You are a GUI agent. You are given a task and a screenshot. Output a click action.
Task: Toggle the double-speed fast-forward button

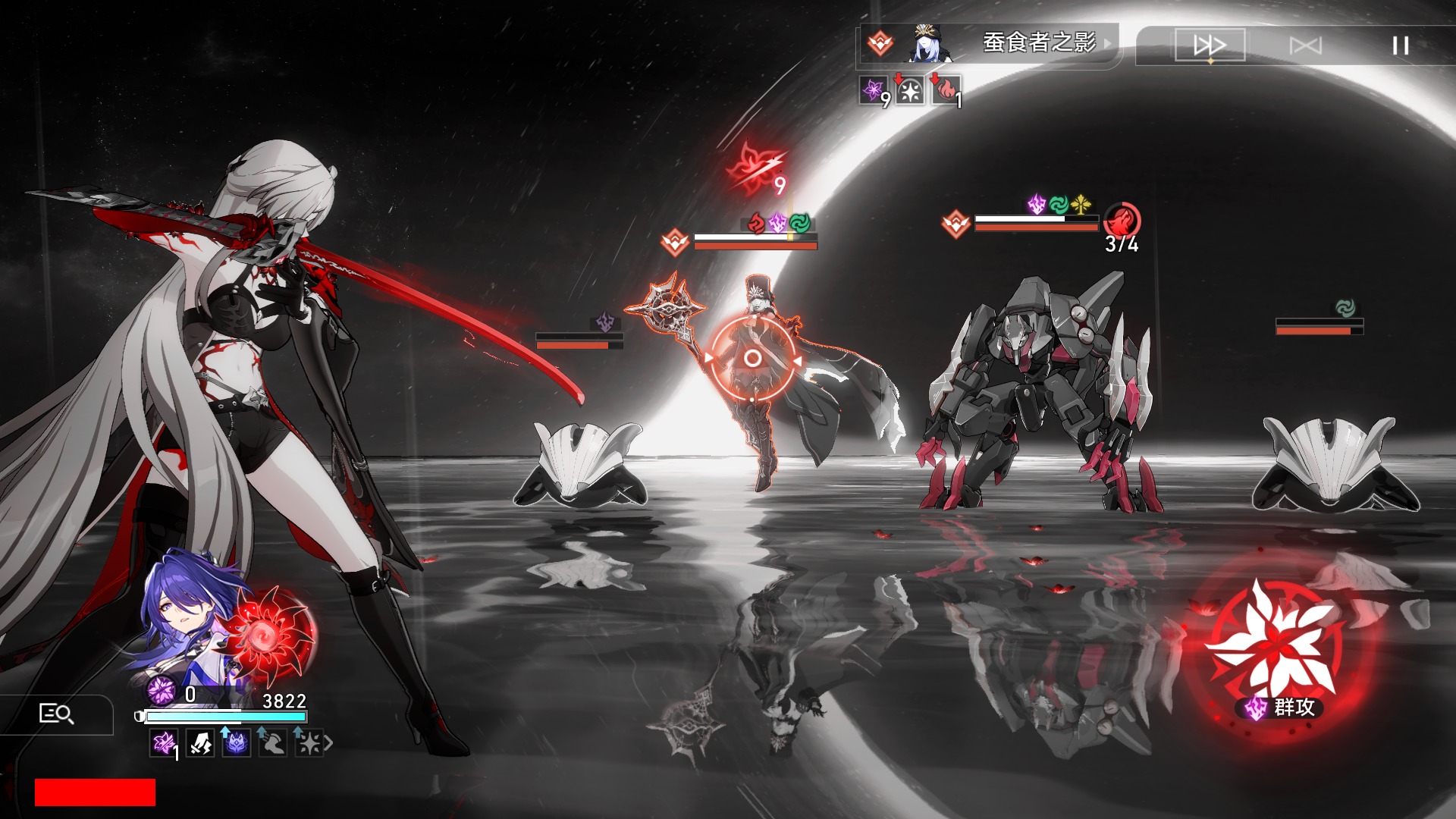(x=1210, y=45)
